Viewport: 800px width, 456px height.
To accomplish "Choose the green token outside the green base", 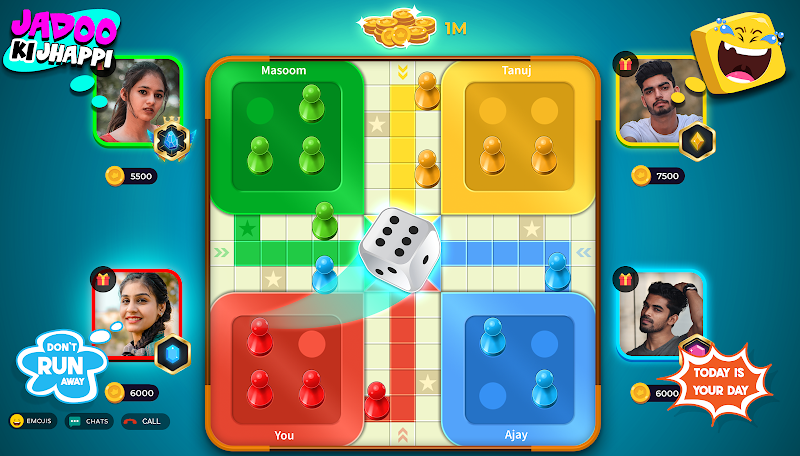I will coord(324,220).
